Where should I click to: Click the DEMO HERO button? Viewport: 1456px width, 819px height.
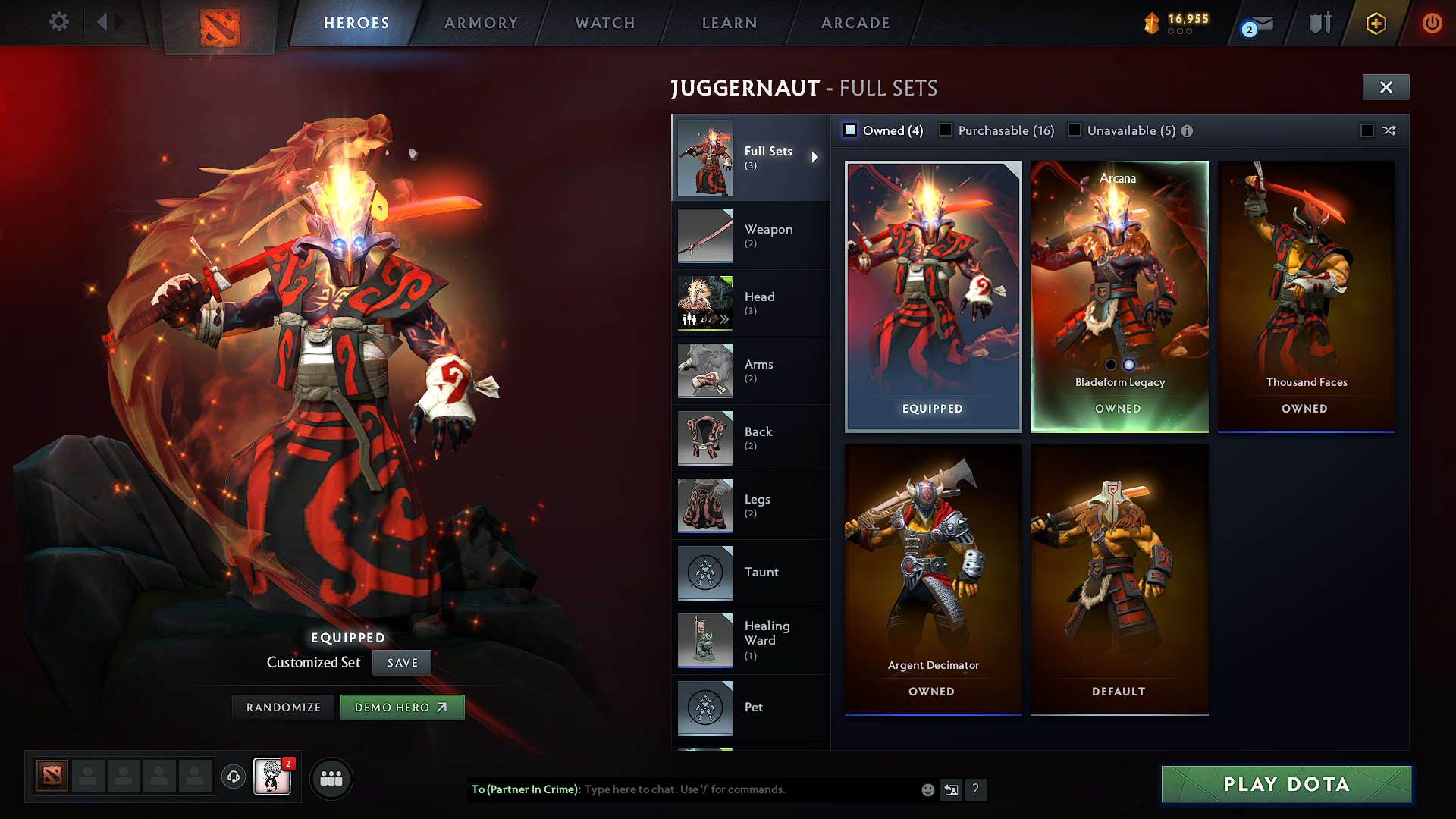click(x=402, y=707)
